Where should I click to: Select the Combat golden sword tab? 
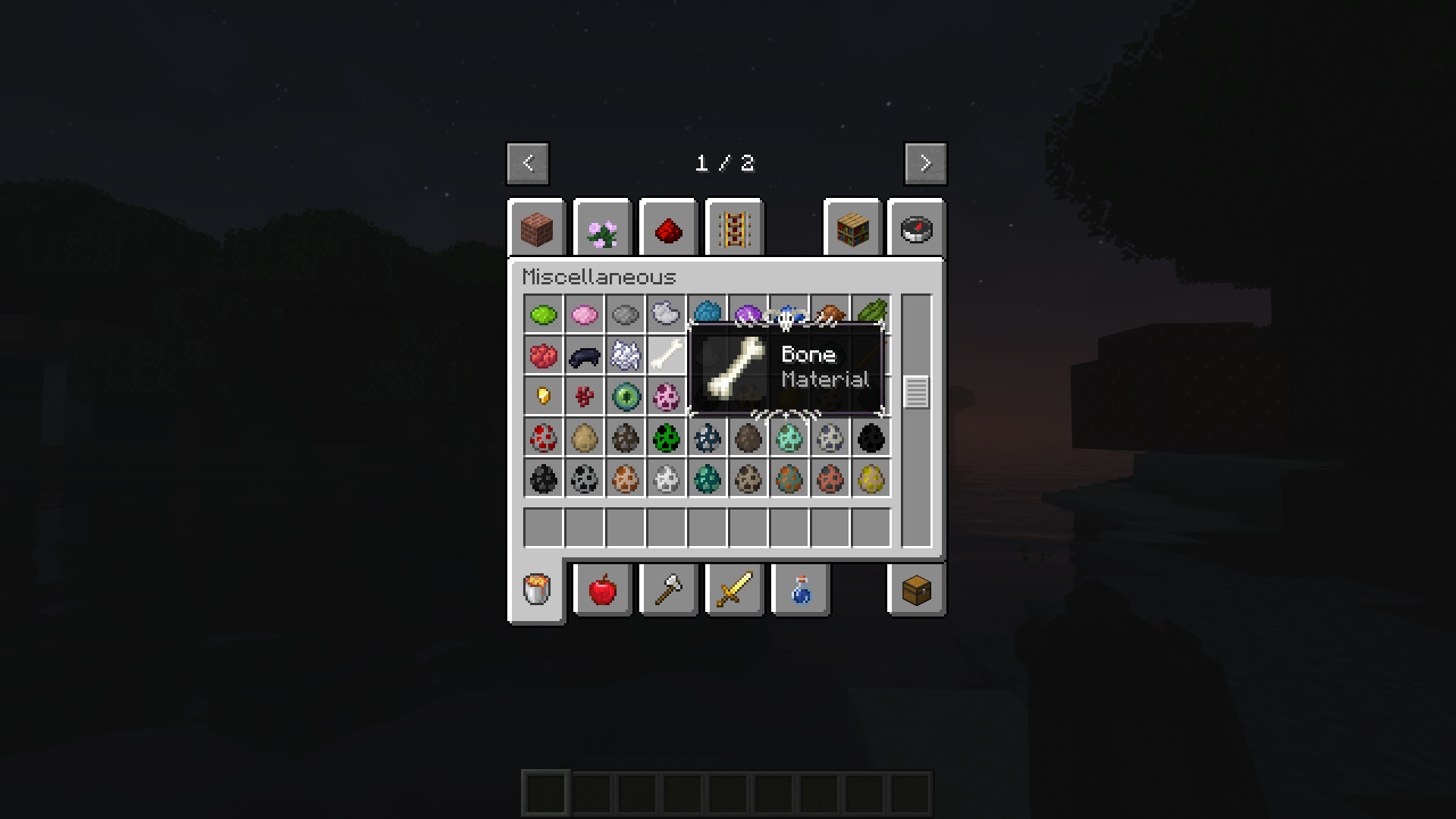point(734,589)
